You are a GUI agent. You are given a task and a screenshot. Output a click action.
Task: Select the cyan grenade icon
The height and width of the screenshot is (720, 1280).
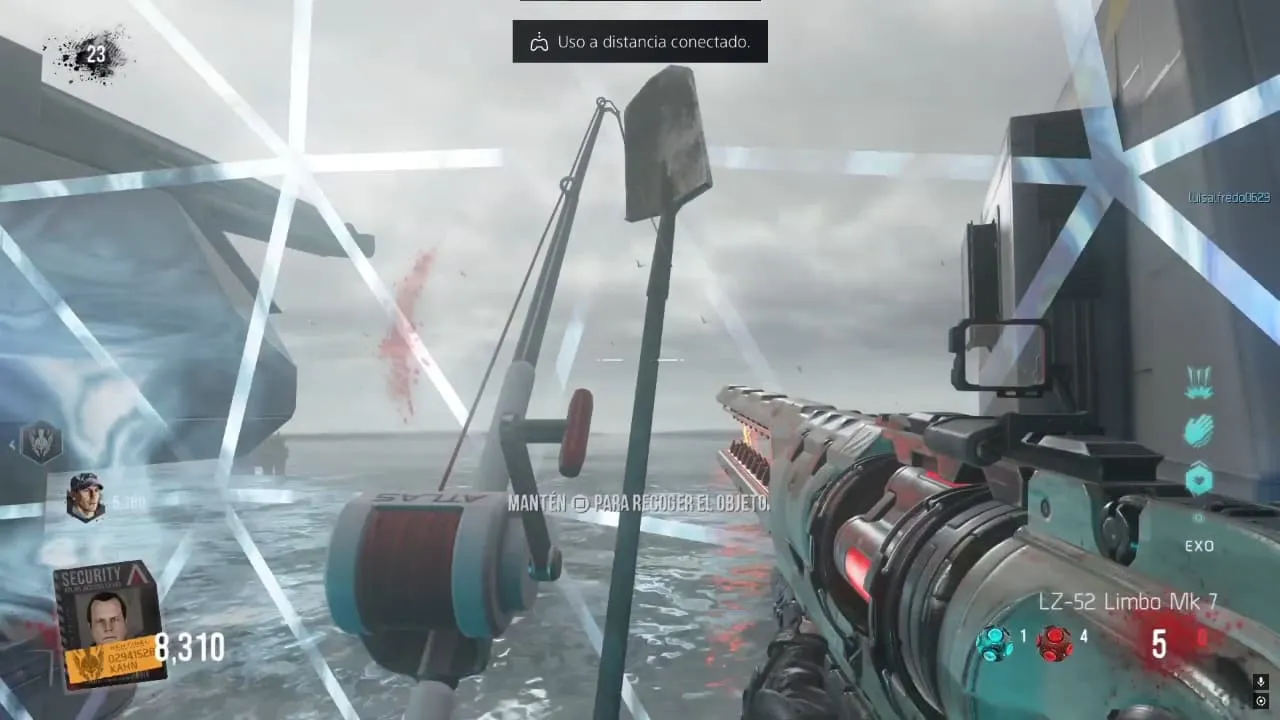[x=994, y=641]
